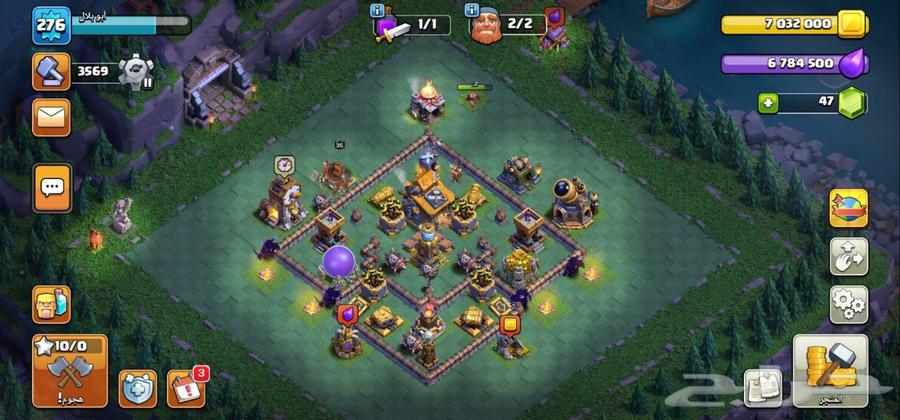Open the blue shield button
900x420 pixels.
(137, 388)
